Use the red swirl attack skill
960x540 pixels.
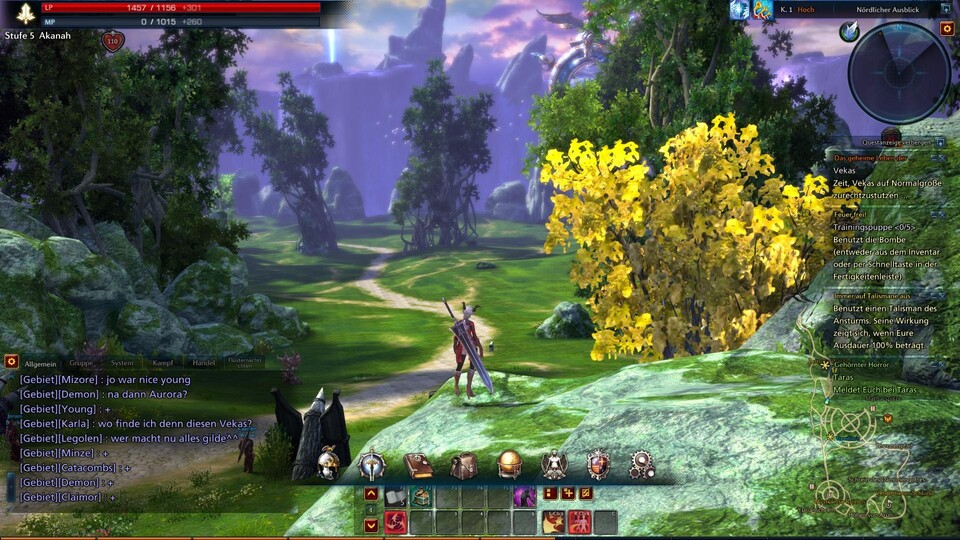tap(396, 521)
